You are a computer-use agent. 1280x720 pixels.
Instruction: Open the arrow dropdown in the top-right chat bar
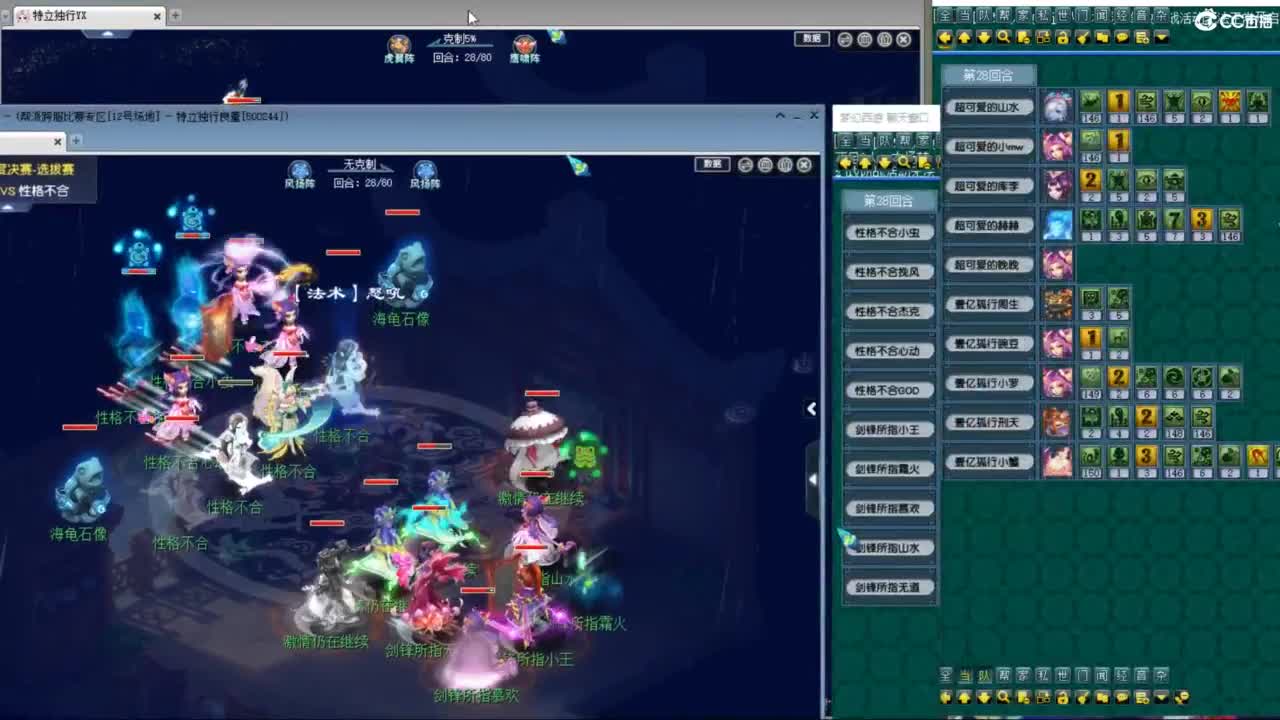1163,39
